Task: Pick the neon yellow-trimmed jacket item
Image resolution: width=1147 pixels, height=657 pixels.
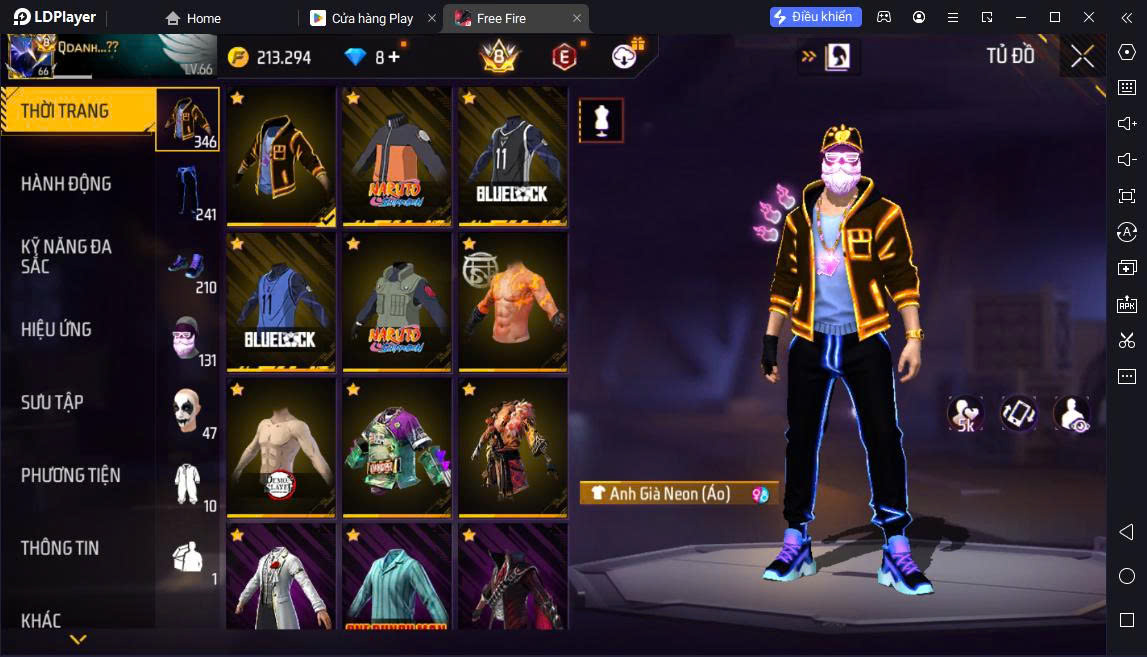Action: point(281,156)
